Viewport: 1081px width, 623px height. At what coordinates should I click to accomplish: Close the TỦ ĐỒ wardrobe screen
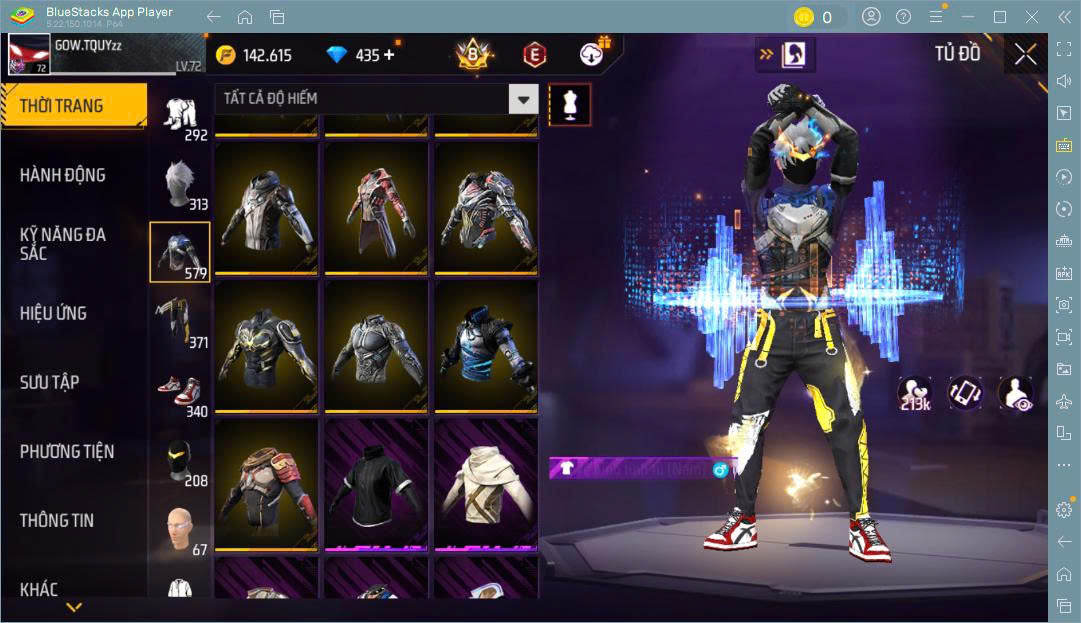(x=1025, y=55)
